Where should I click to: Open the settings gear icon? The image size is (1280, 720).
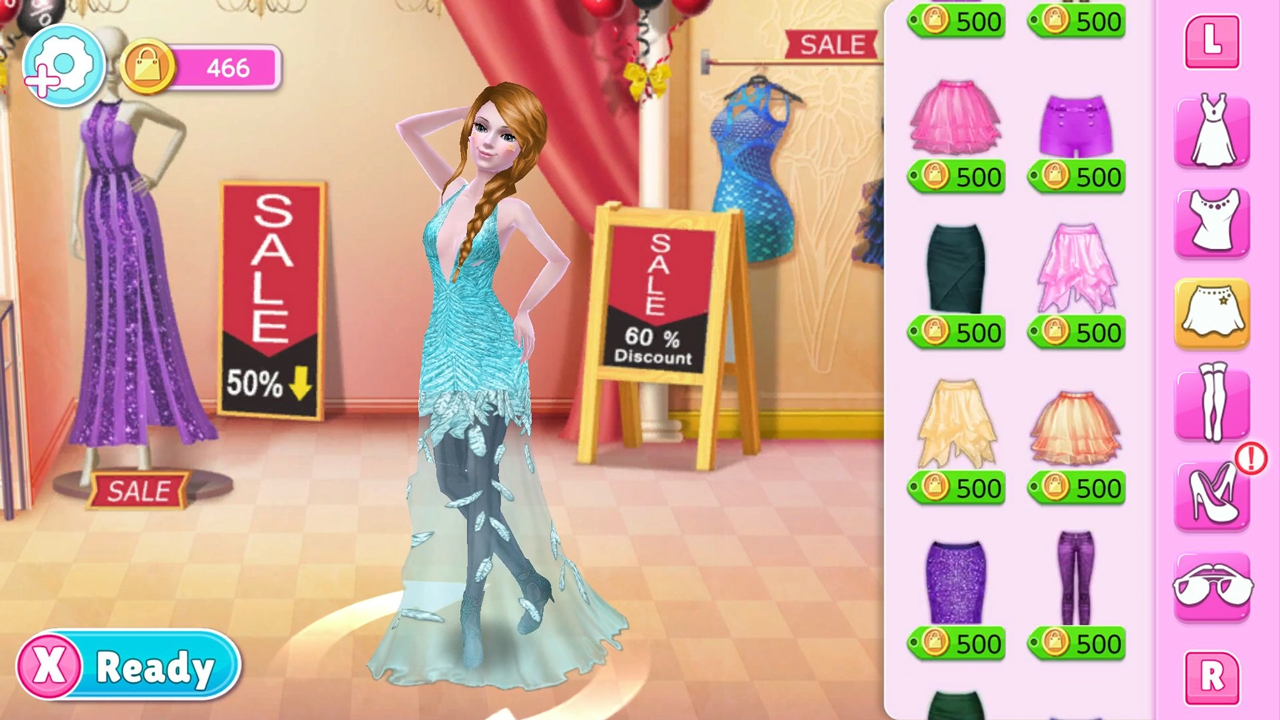[x=62, y=65]
